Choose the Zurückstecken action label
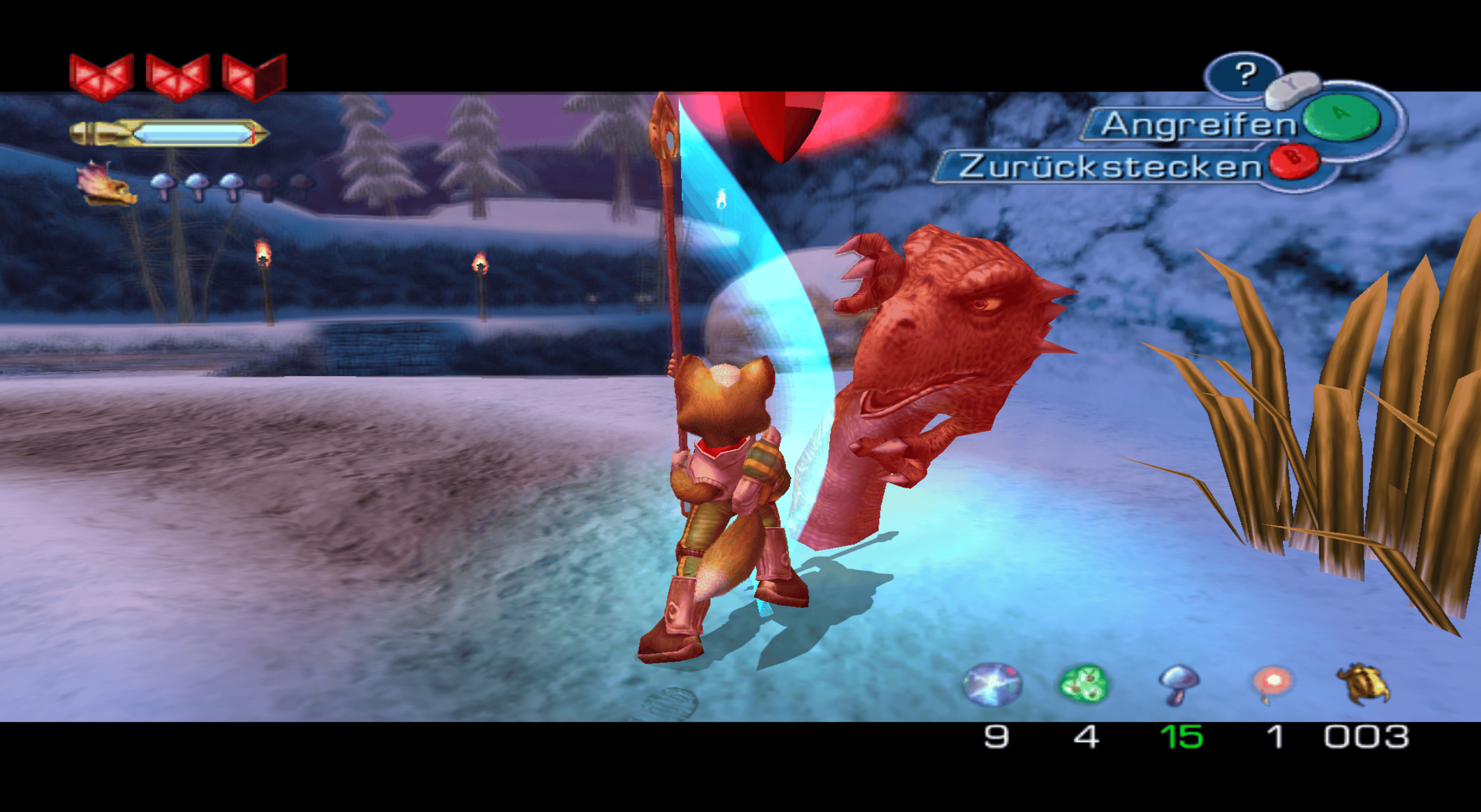This screenshot has width=1481, height=812. (x=1109, y=167)
